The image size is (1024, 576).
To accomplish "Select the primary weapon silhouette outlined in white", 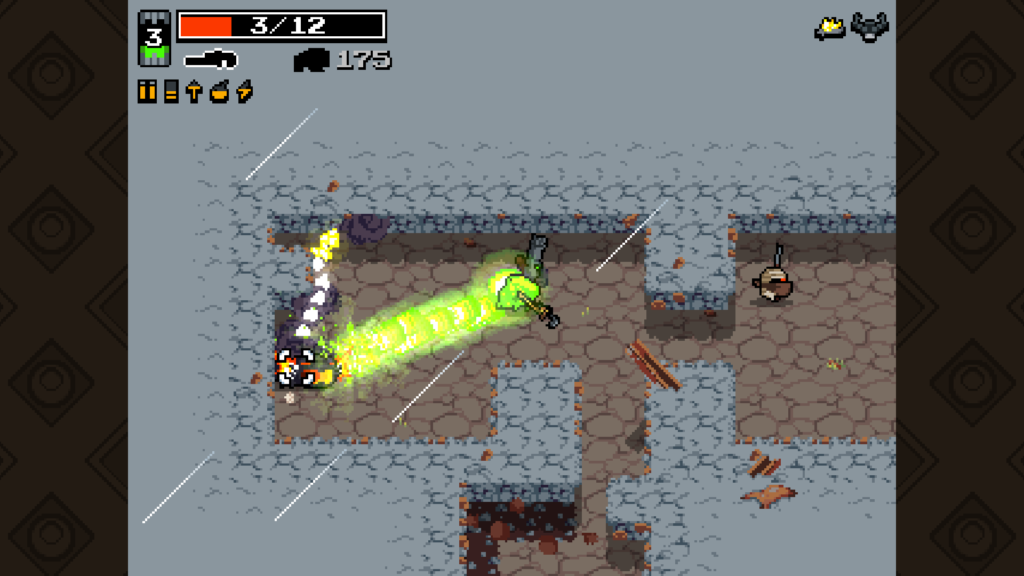I will [x=211, y=59].
